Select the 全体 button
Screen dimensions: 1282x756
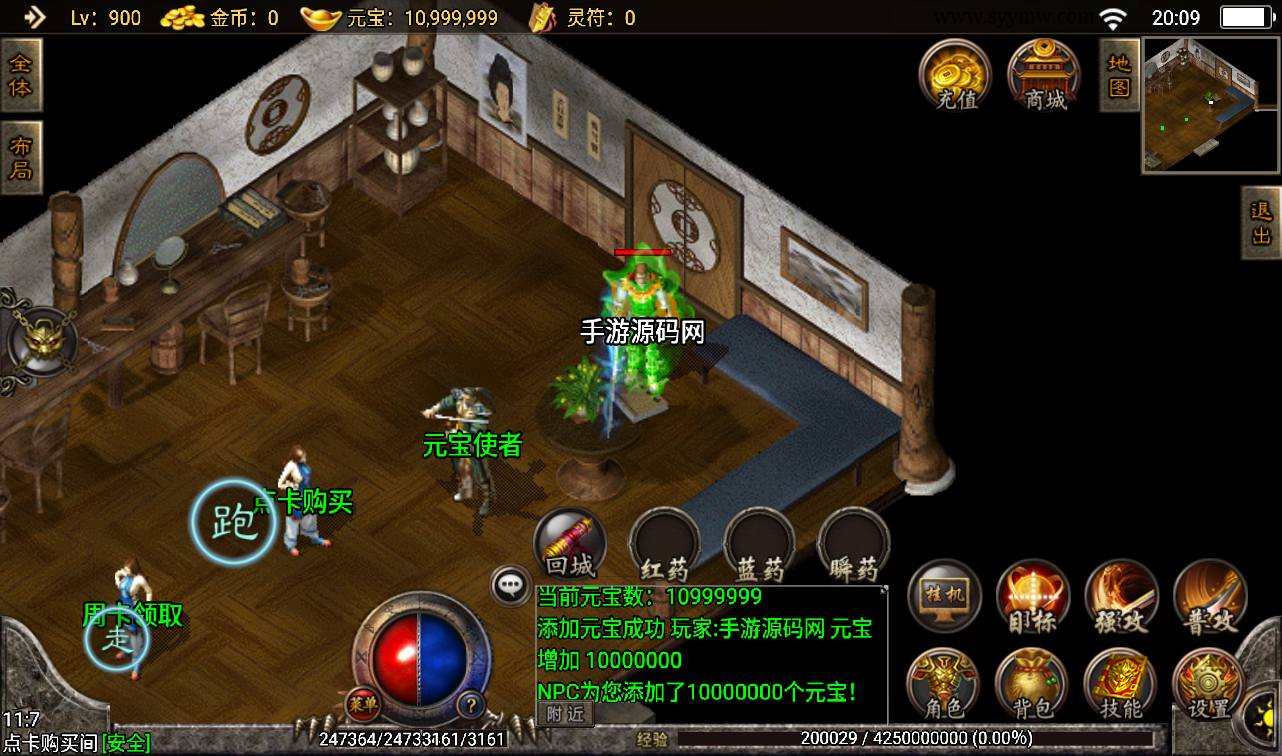point(20,75)
